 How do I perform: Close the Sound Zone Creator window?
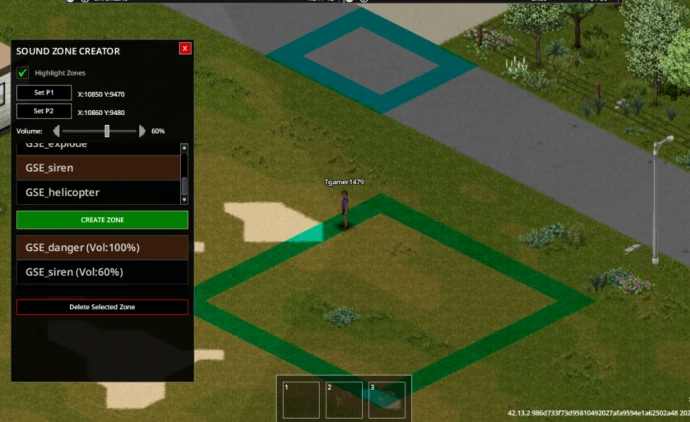tap(185, 48)
